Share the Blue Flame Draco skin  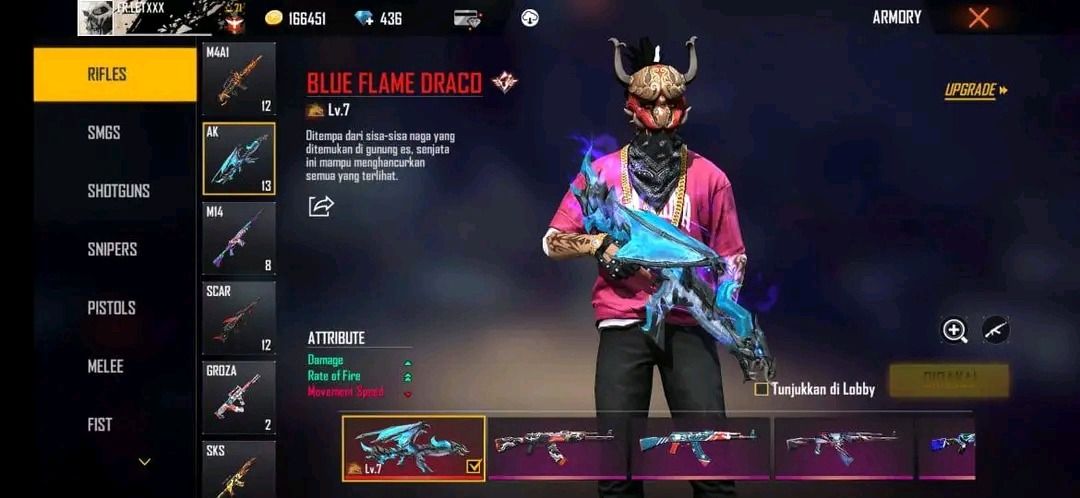point(321,206)
